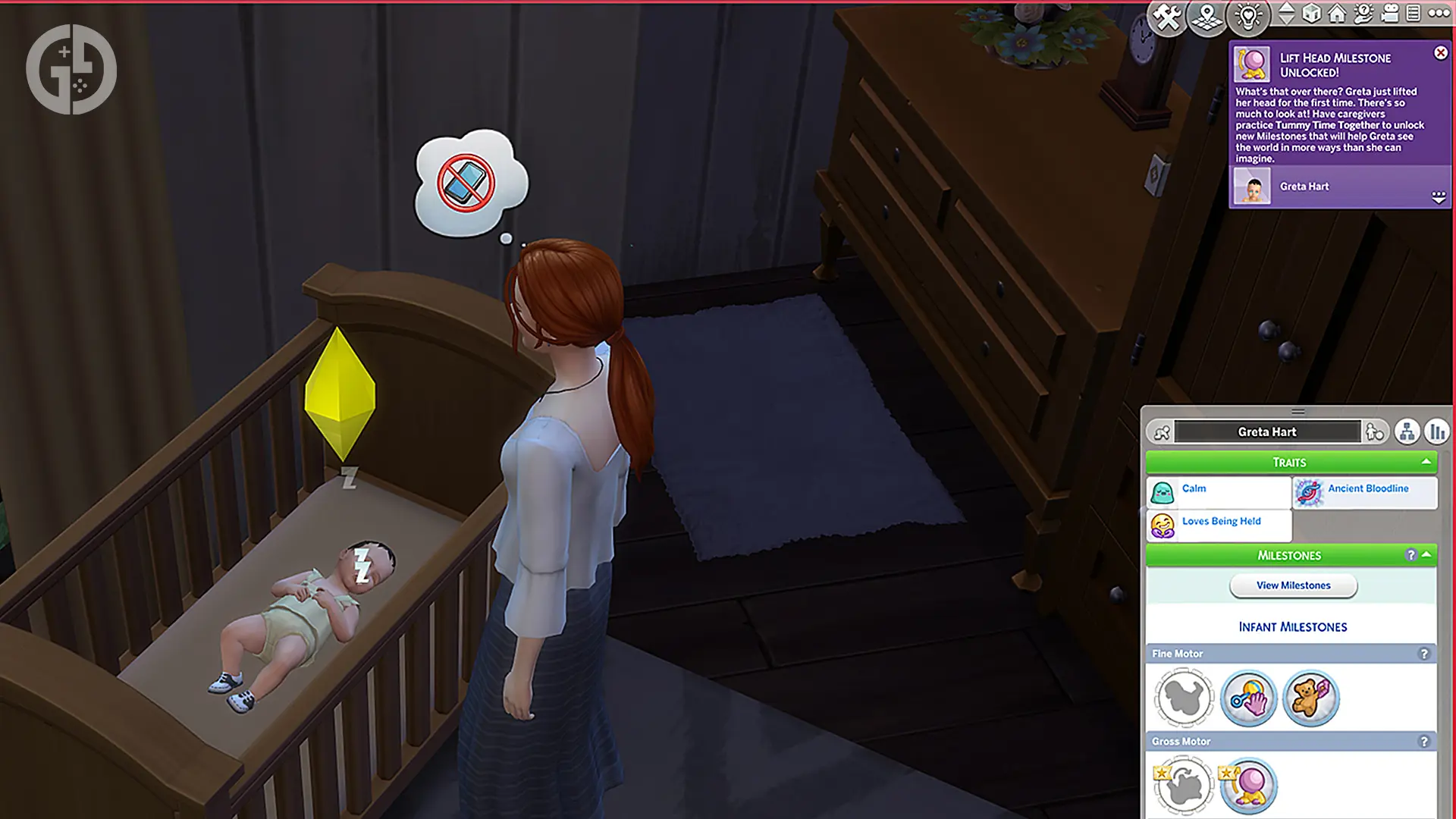Click the lightbulb notification icon

pyautogui.click(x=1247, y=17)
